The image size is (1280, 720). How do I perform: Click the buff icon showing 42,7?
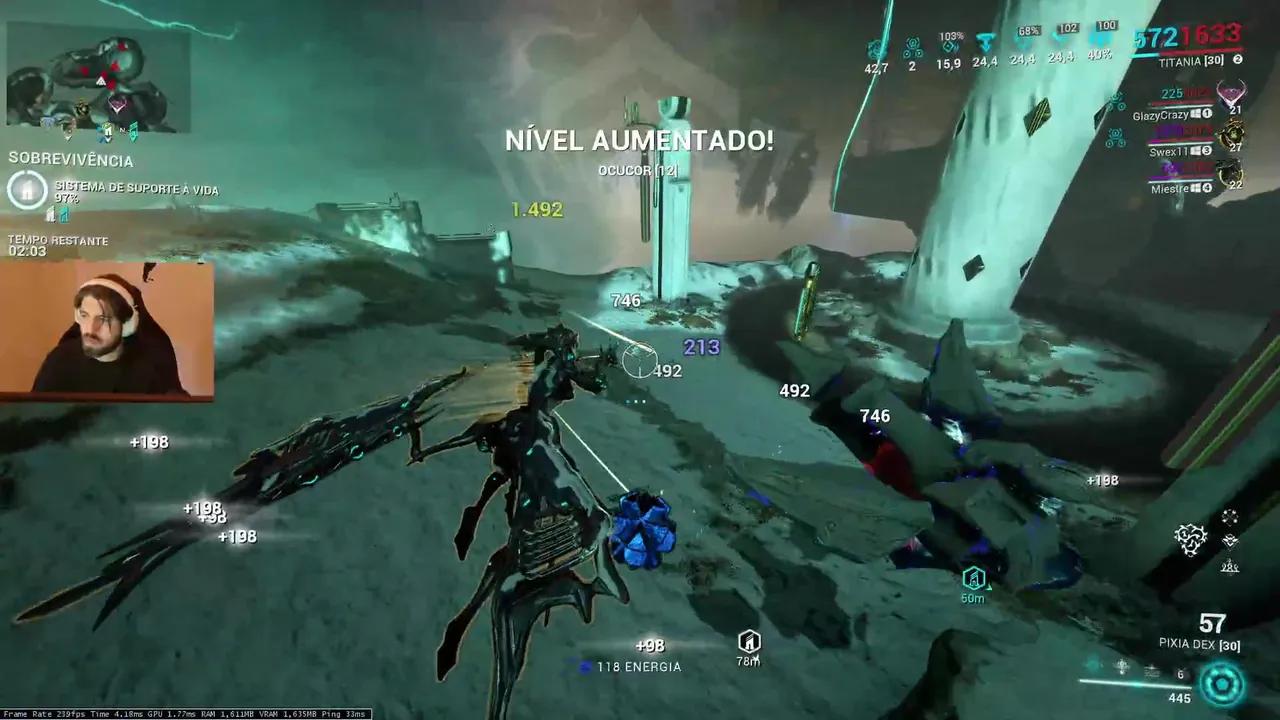(x=876, y=48)
